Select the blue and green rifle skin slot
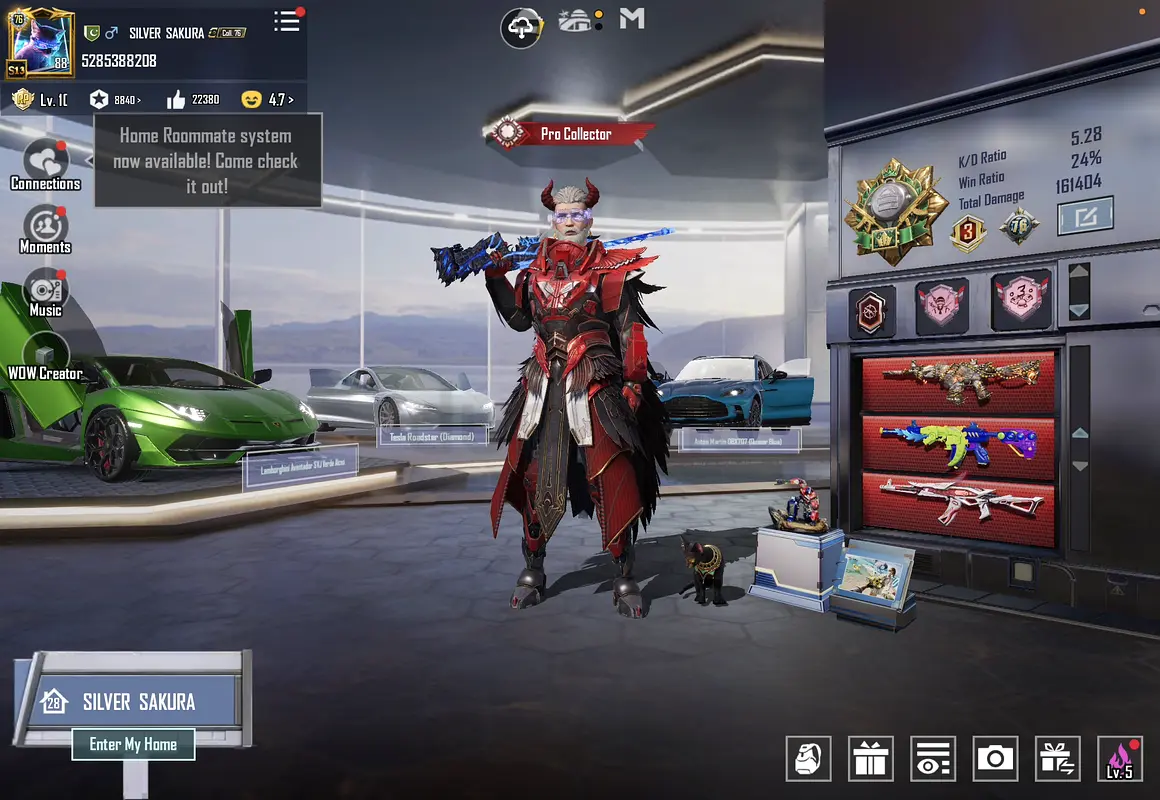1160x800 pixels. coord(958,446)
